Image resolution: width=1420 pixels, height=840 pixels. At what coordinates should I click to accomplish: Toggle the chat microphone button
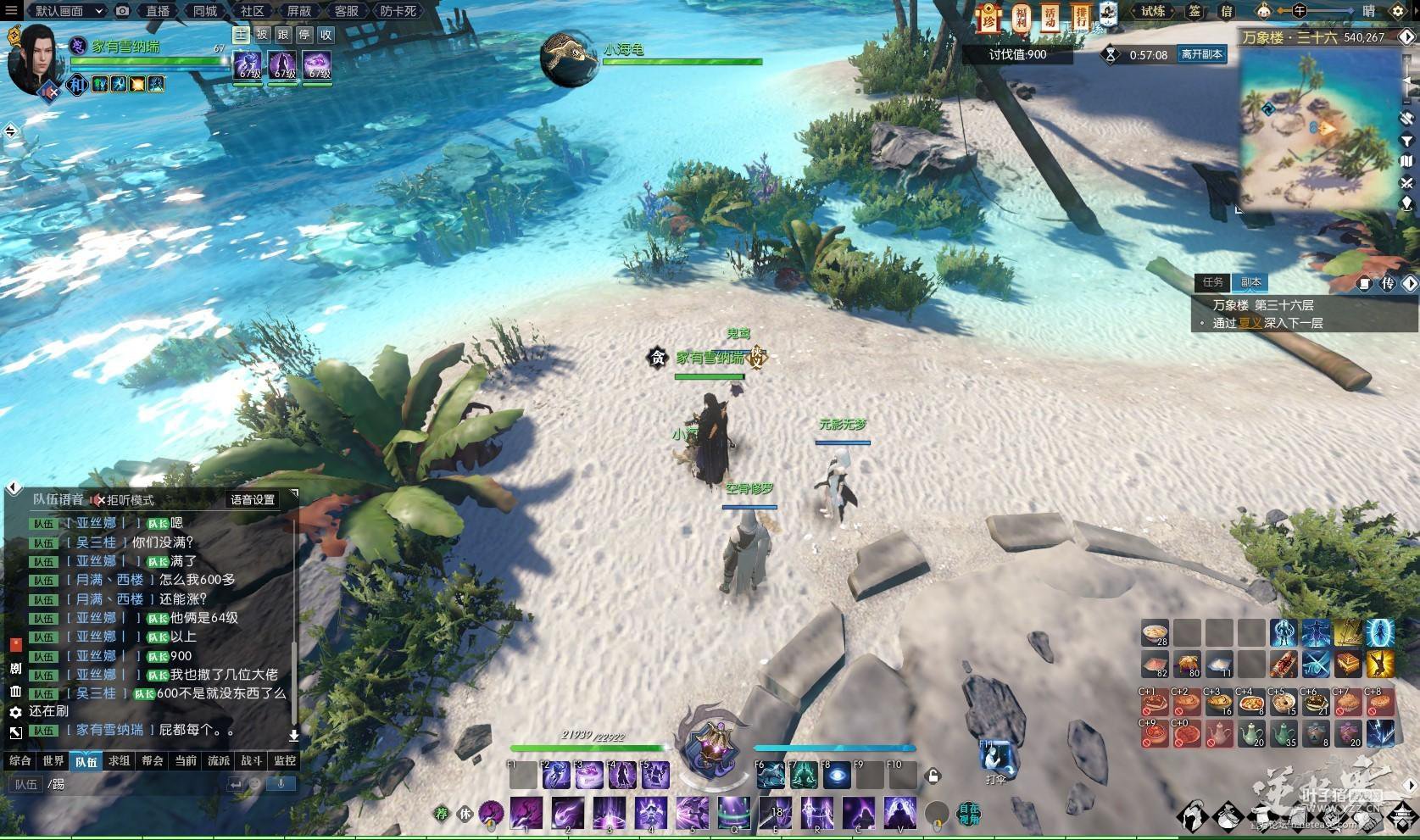(x=281, y=784)
